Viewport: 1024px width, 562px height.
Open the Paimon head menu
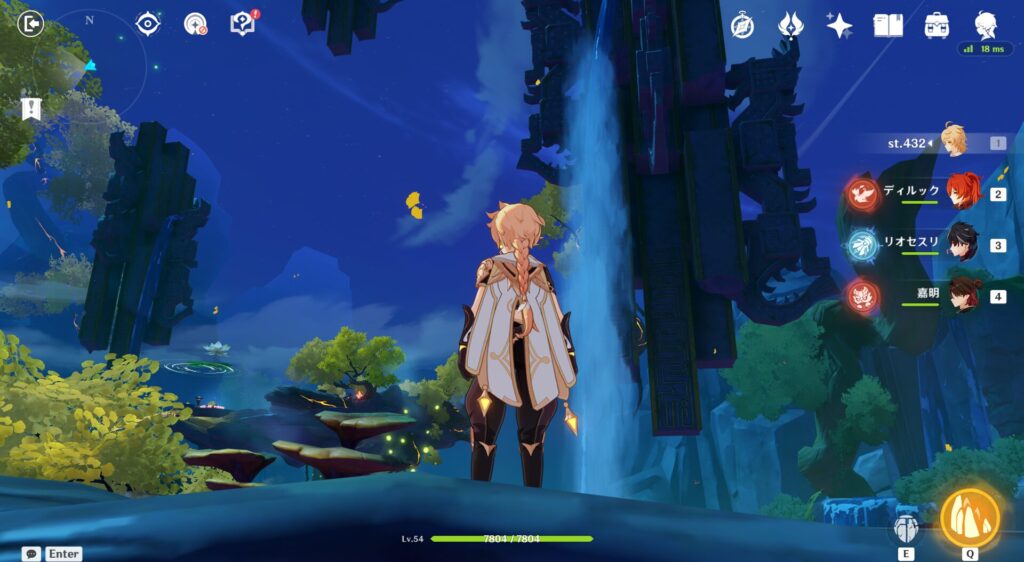point(986,24)
